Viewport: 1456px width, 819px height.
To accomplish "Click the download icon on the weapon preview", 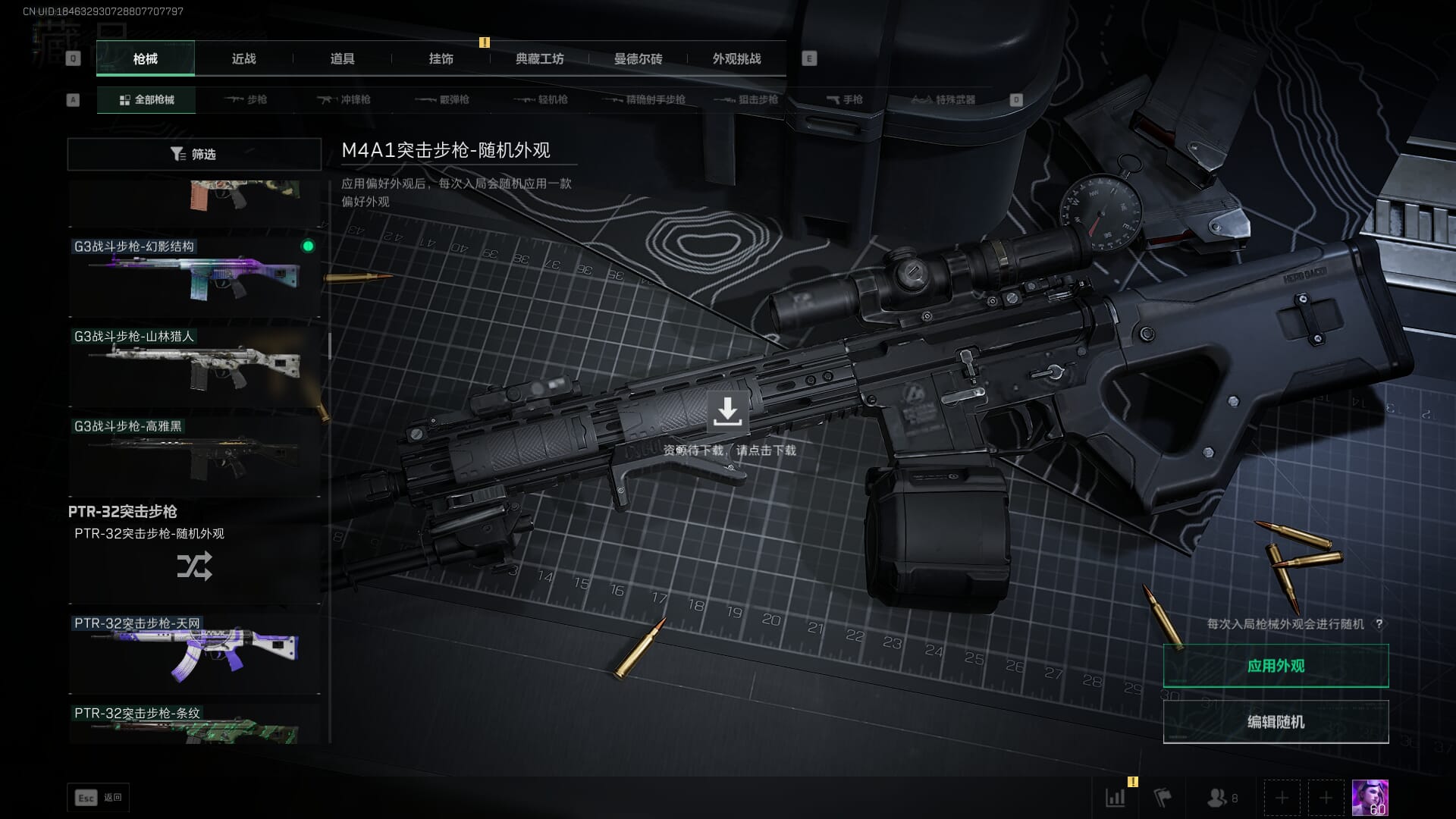I will coord(727,412).
